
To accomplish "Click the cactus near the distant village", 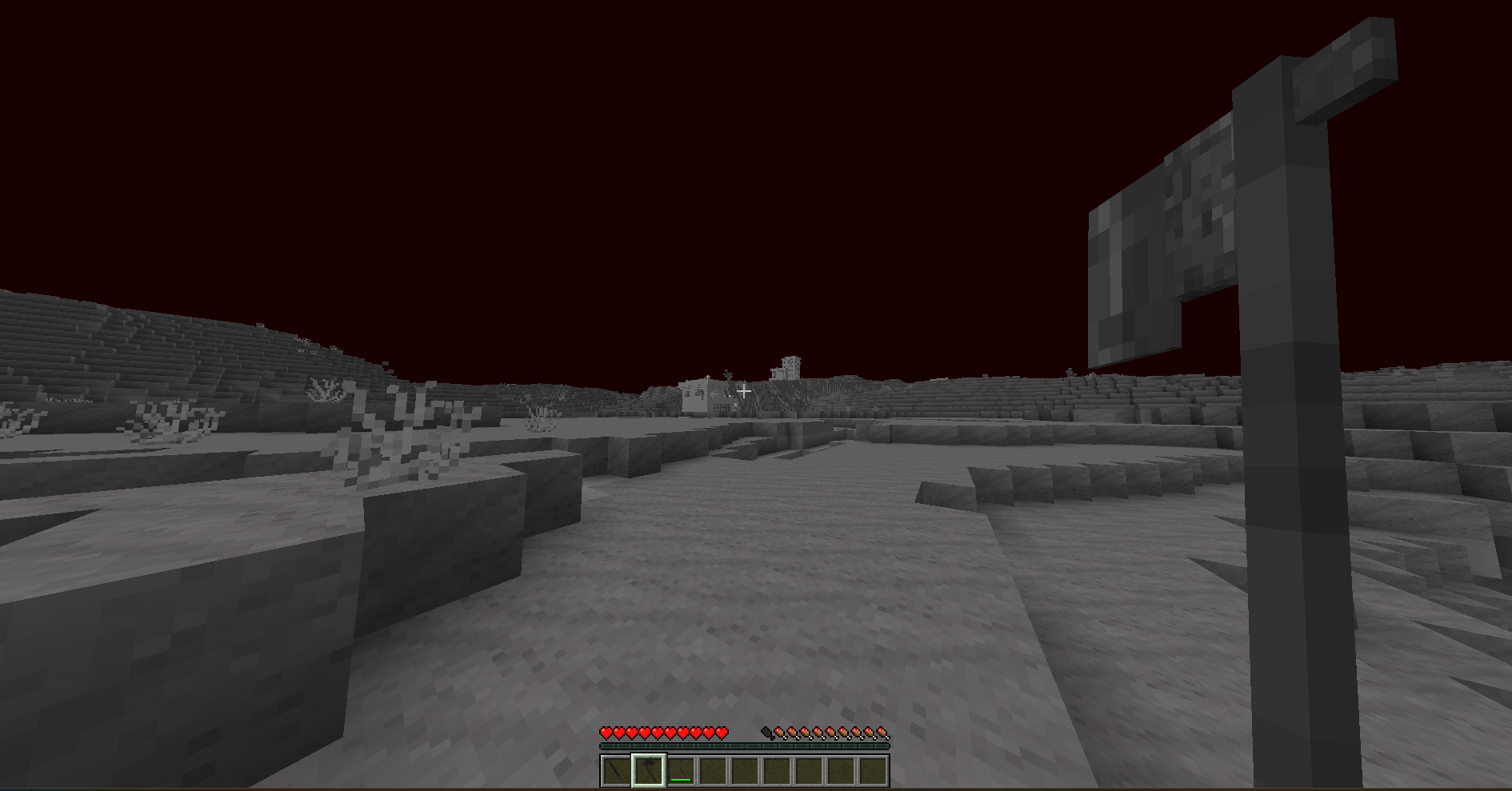I will (x=727, y=376).
